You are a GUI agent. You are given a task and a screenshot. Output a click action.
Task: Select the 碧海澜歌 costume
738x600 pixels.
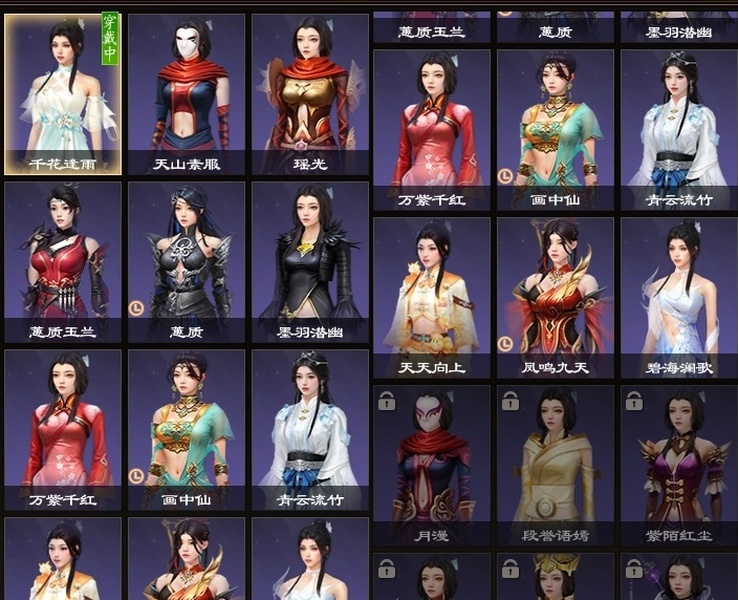coord(679,297)
